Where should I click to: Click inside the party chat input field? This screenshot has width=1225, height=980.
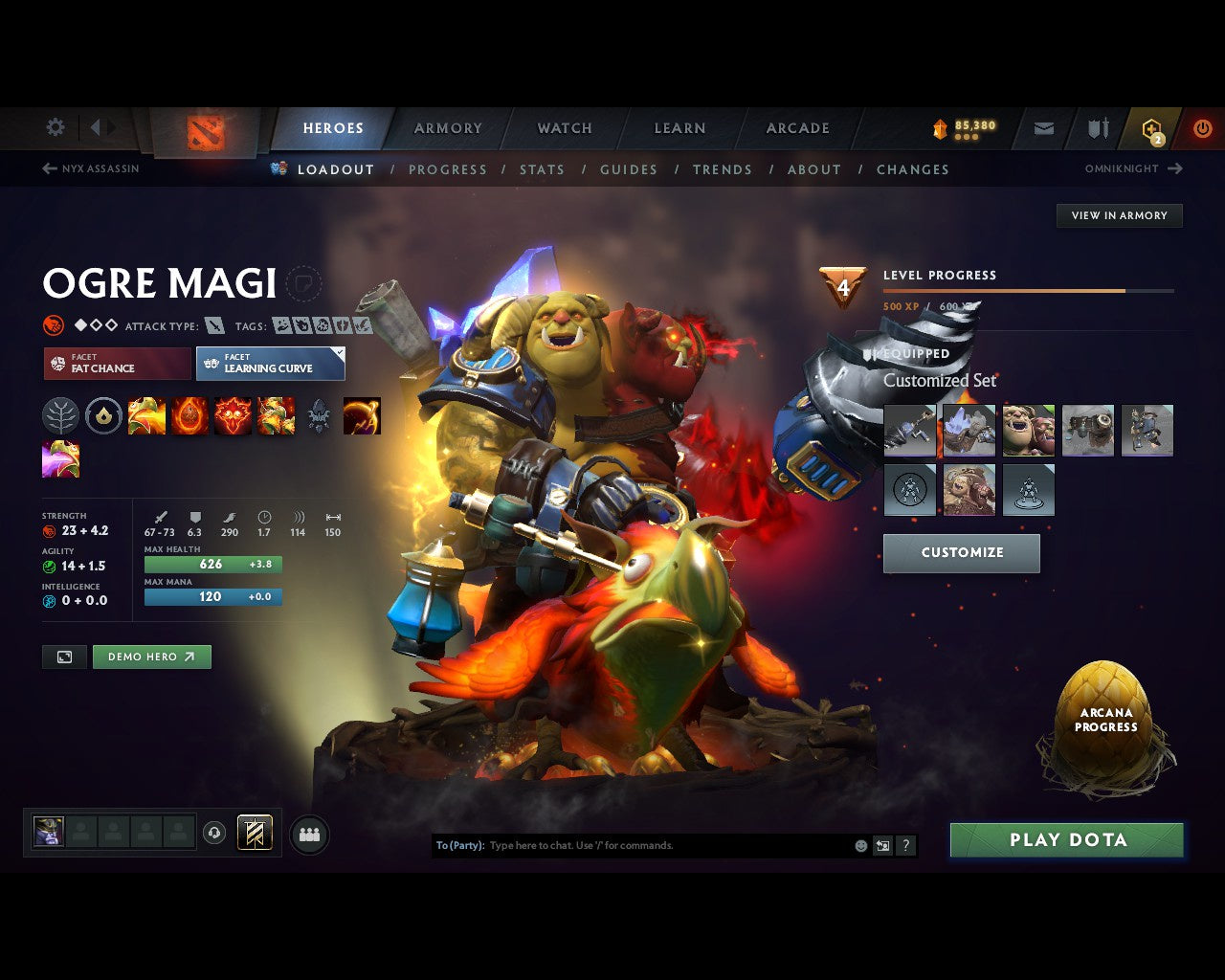622,845
